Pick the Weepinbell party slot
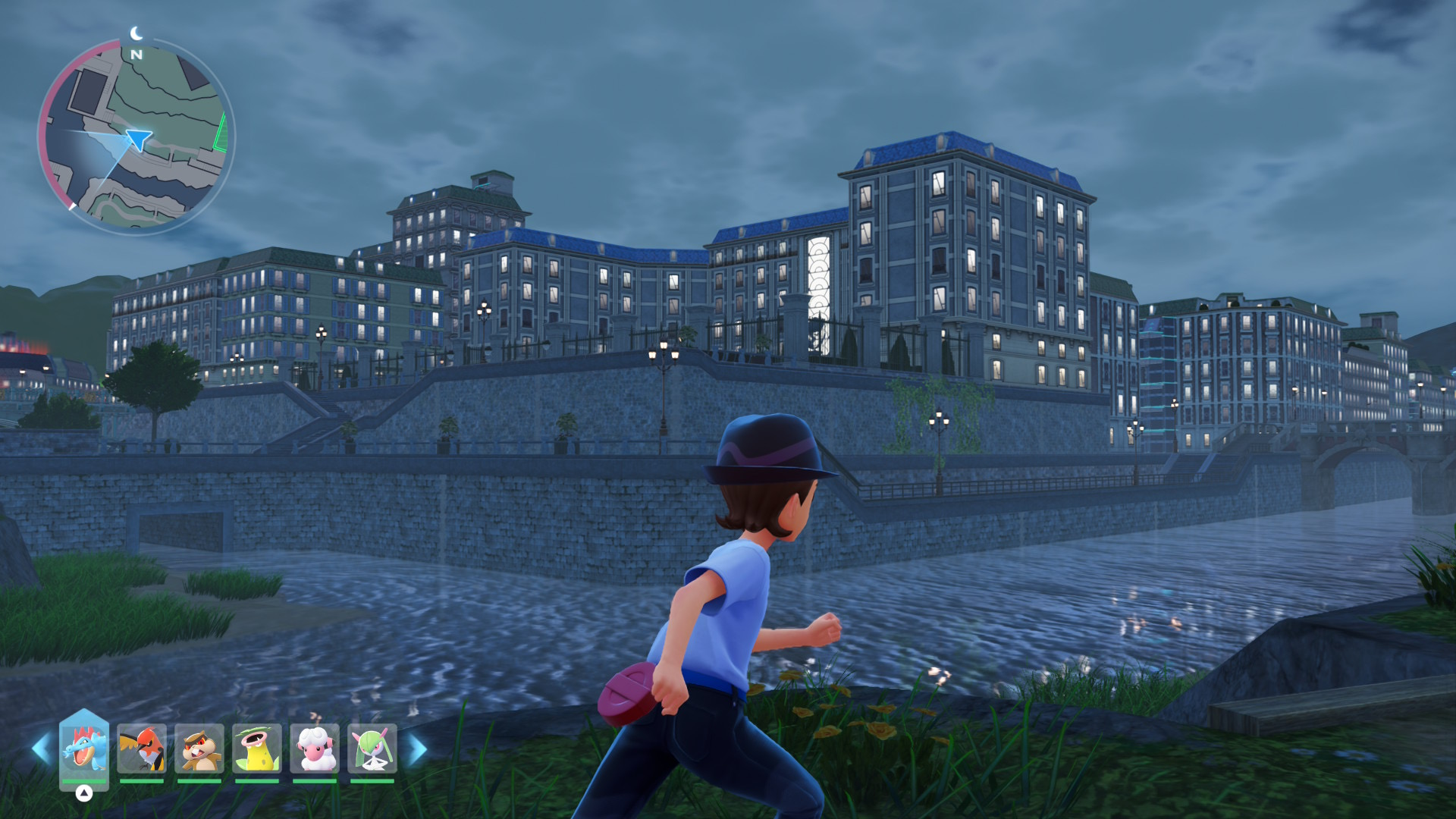 [x=257, y=748]
